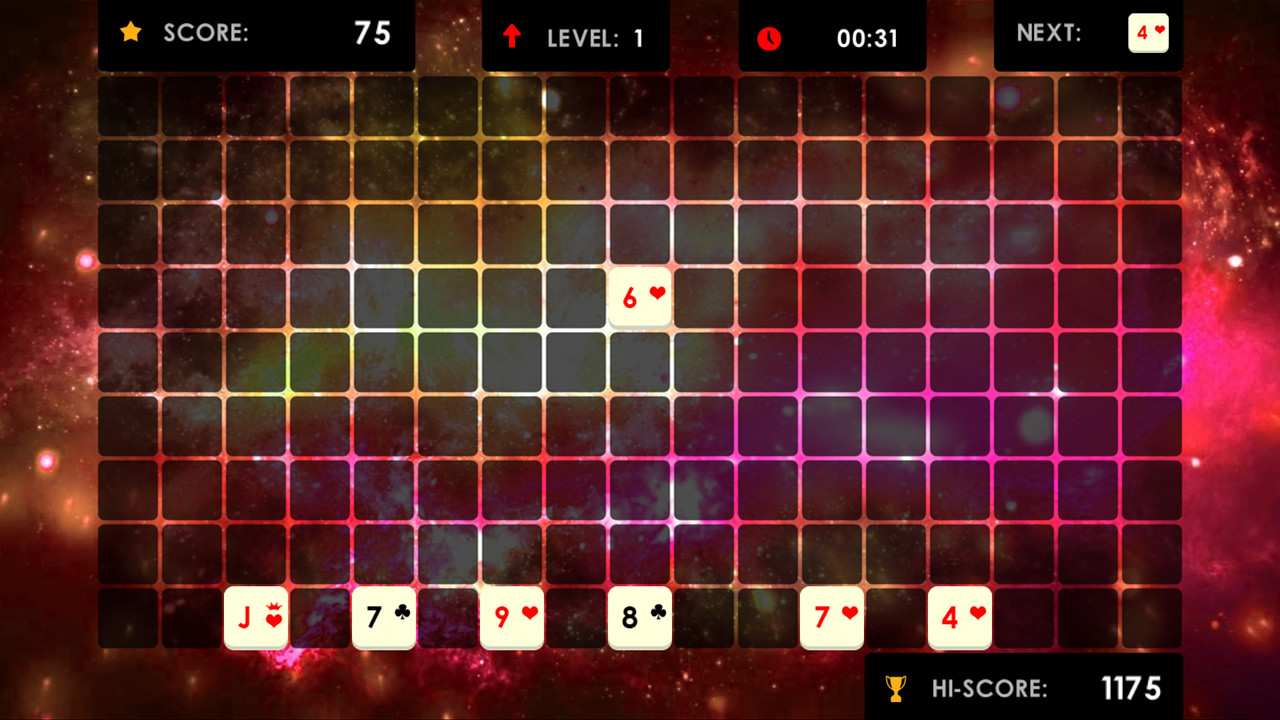
Task: Click the trophy icon next to HI-SCORE
Action: (x=895, y=688)
